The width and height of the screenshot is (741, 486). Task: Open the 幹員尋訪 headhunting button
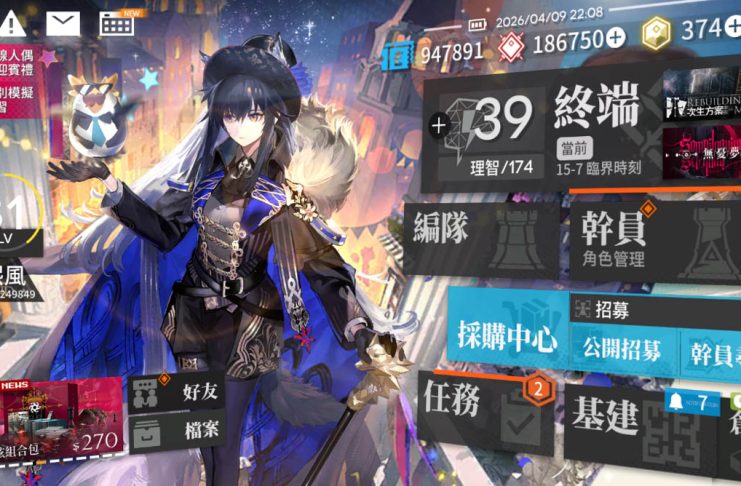pyautogui.click(x=712, y=351)
